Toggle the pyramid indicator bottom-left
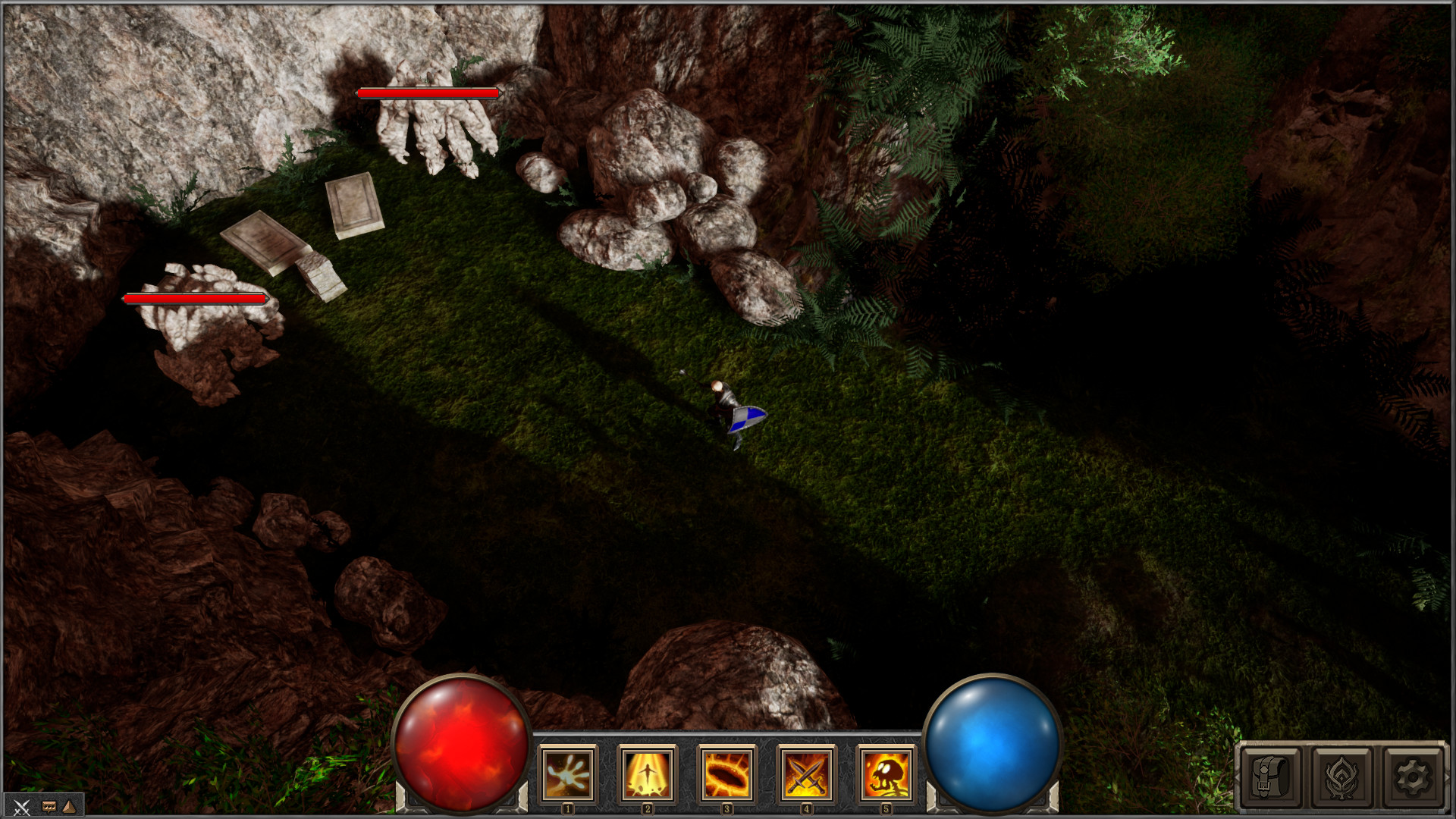The height and width of the screenshot is (819, 1456). point(68,807)
